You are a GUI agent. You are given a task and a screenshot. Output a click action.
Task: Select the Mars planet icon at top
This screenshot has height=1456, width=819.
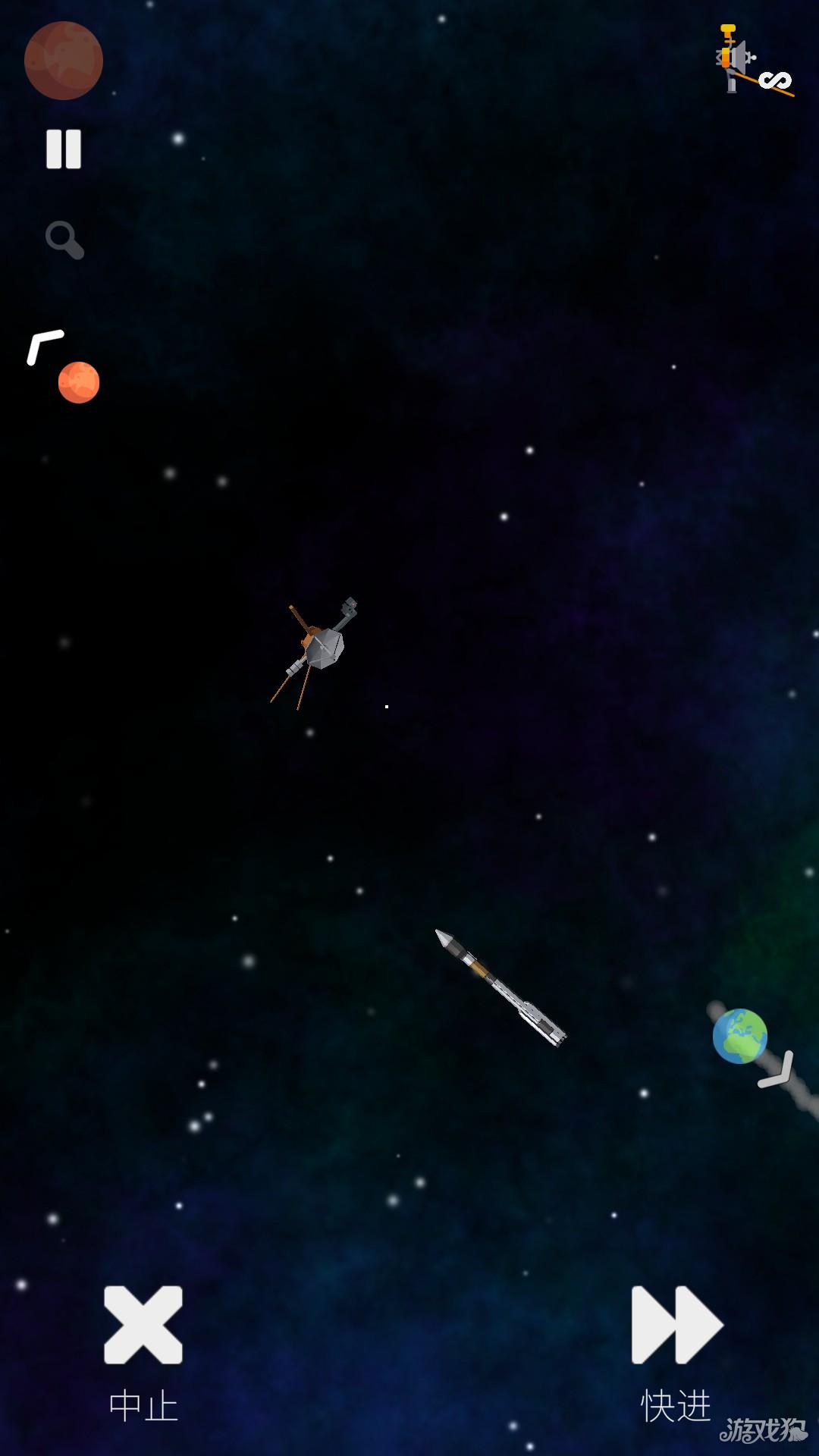click(x=64, y=61)
